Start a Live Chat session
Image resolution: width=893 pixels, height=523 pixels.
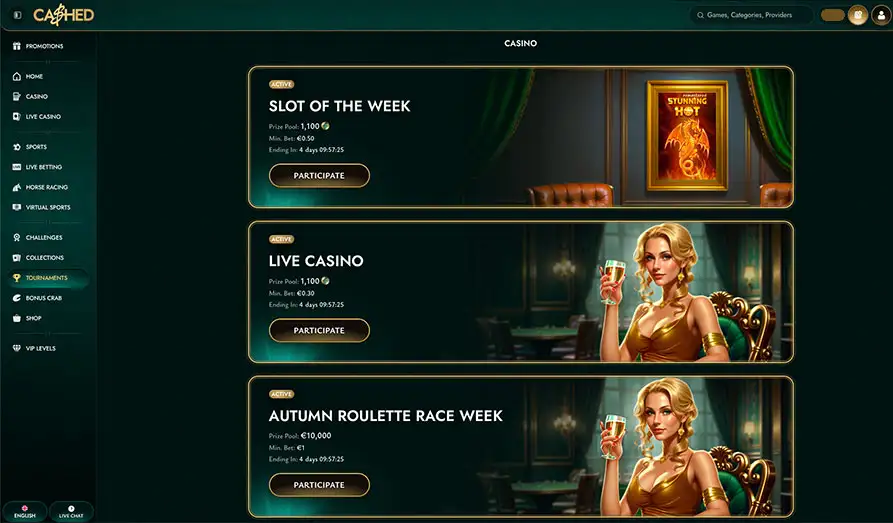tap(71, 512)
